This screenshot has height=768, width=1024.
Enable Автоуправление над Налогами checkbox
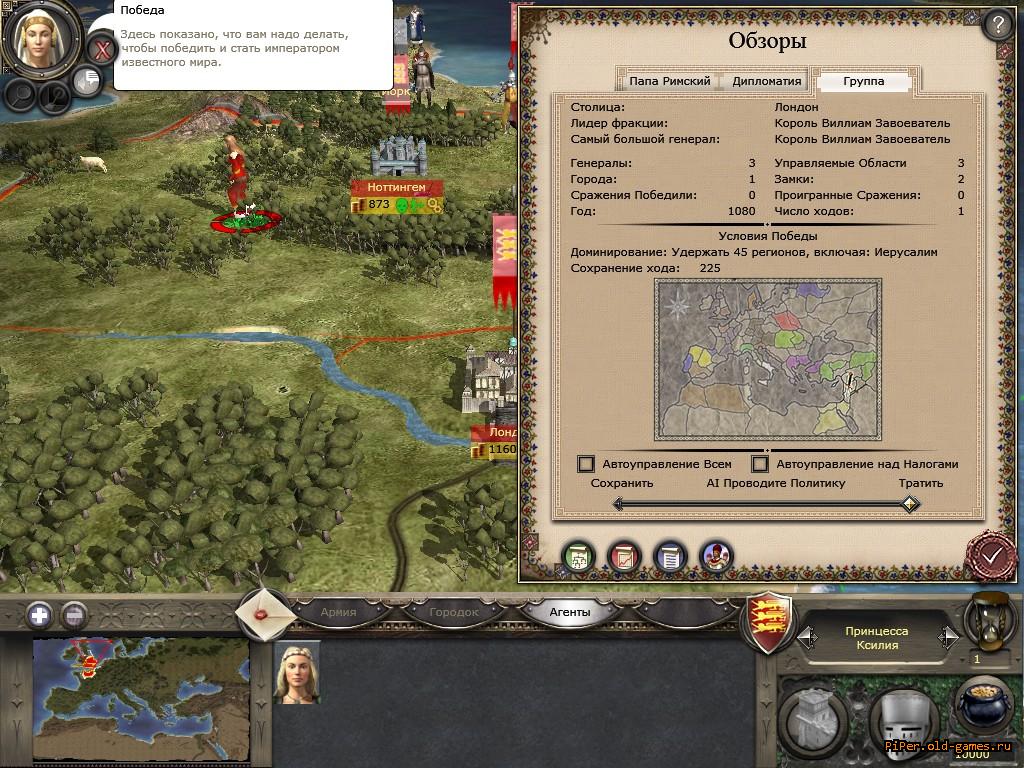760,464
